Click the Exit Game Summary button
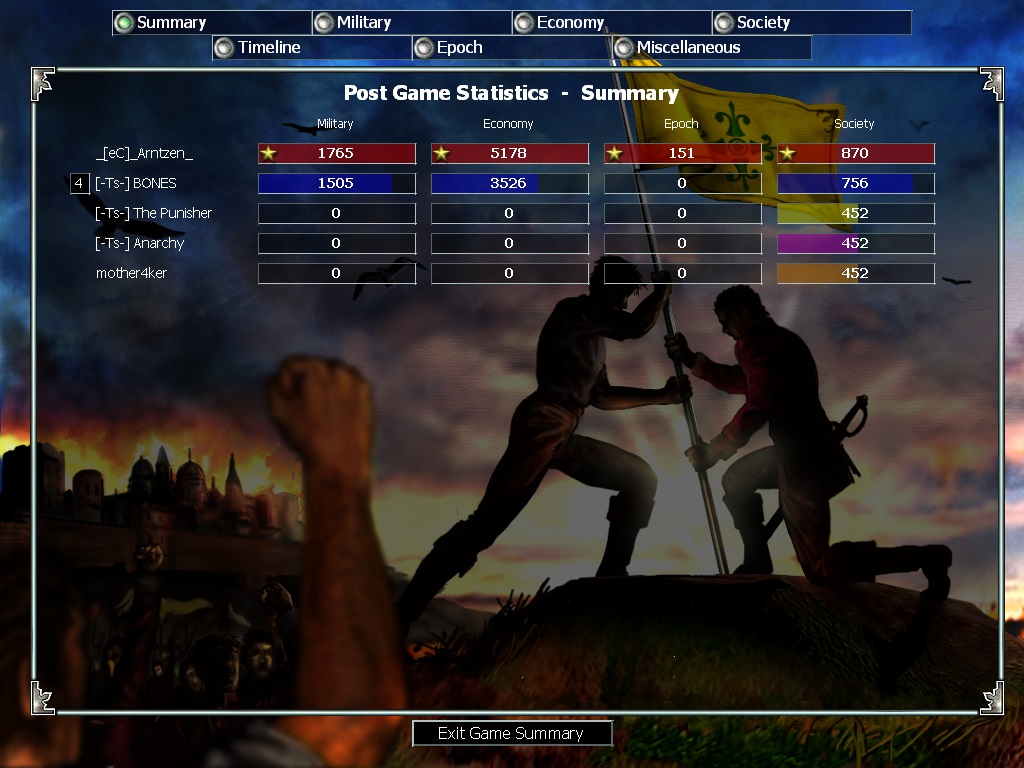This screenshot has width=1024, height=768. pos(511,733)
